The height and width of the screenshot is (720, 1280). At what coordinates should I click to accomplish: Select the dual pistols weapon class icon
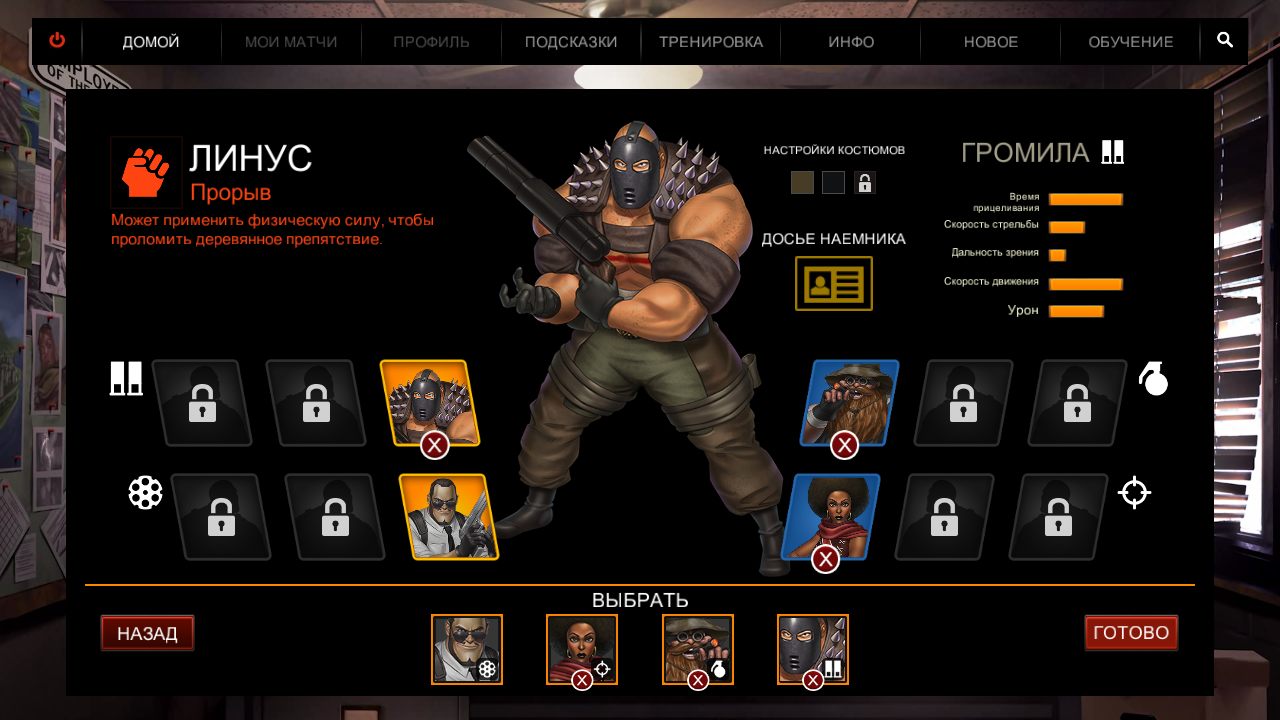click(126, 377)
